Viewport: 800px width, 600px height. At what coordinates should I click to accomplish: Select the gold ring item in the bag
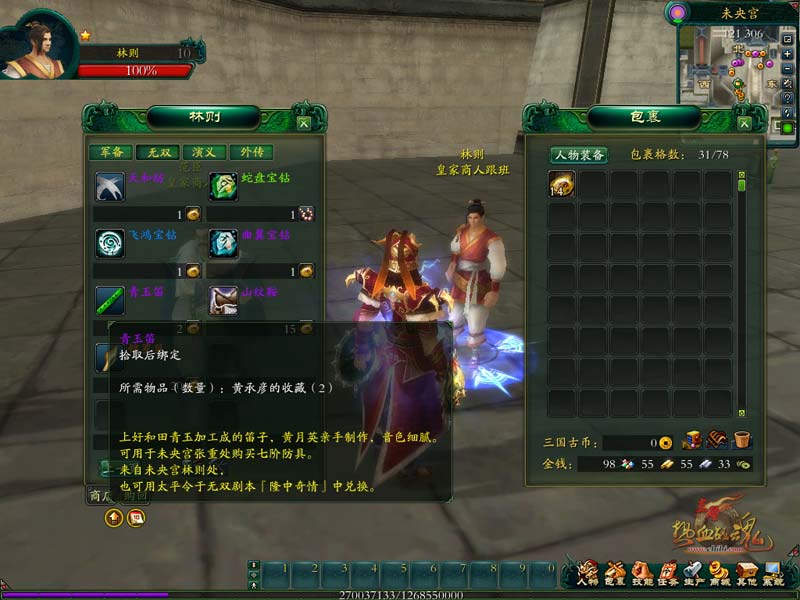(561, 184)
